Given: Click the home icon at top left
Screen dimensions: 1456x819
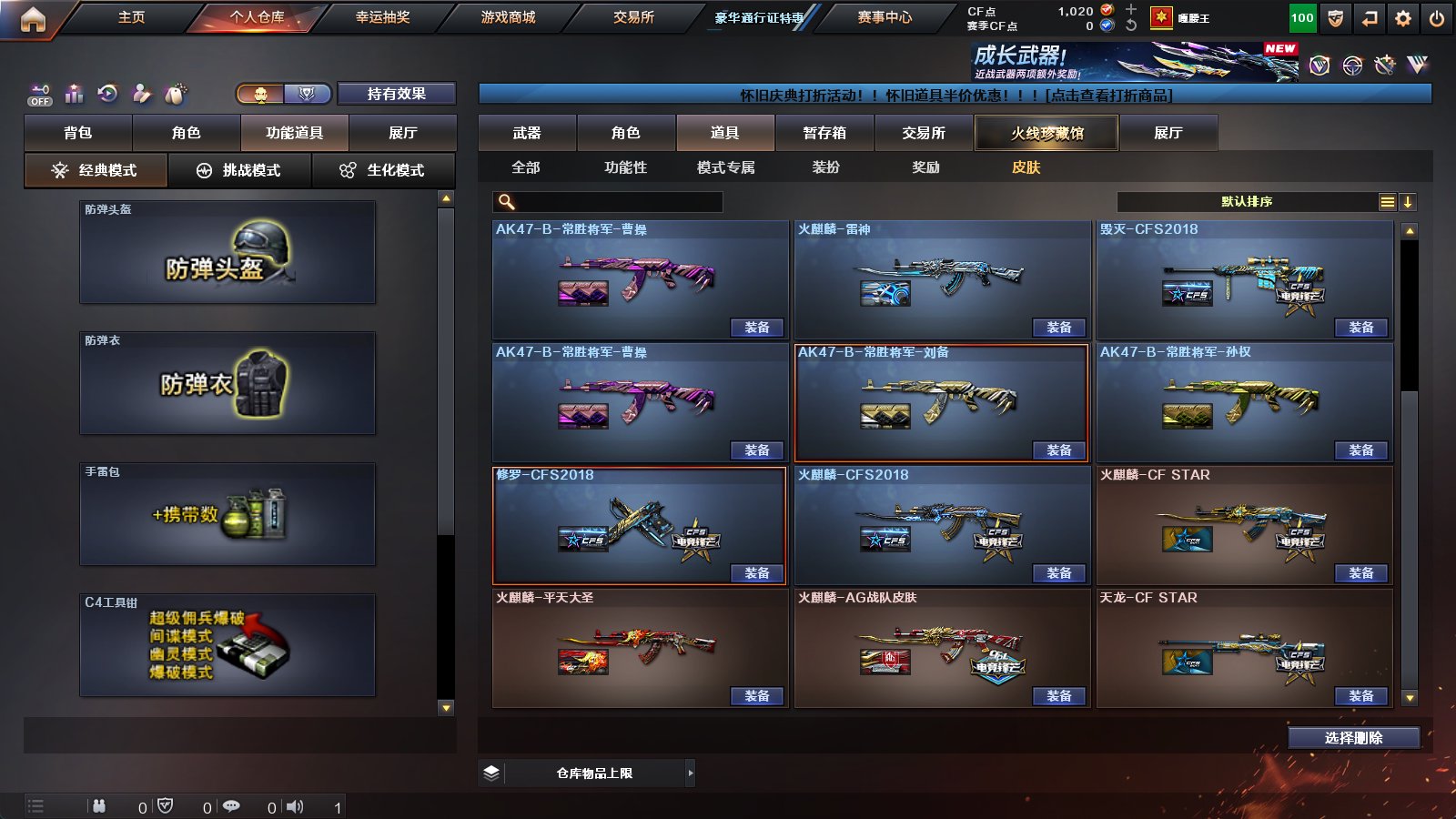Looking at the screenshot, I should coord(34,16).
